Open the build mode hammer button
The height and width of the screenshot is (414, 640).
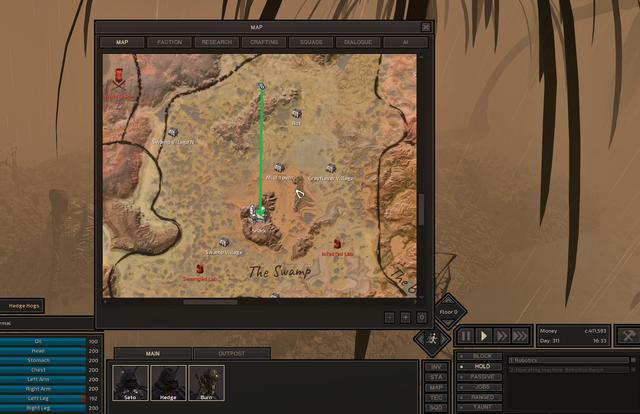coord(628,335)
